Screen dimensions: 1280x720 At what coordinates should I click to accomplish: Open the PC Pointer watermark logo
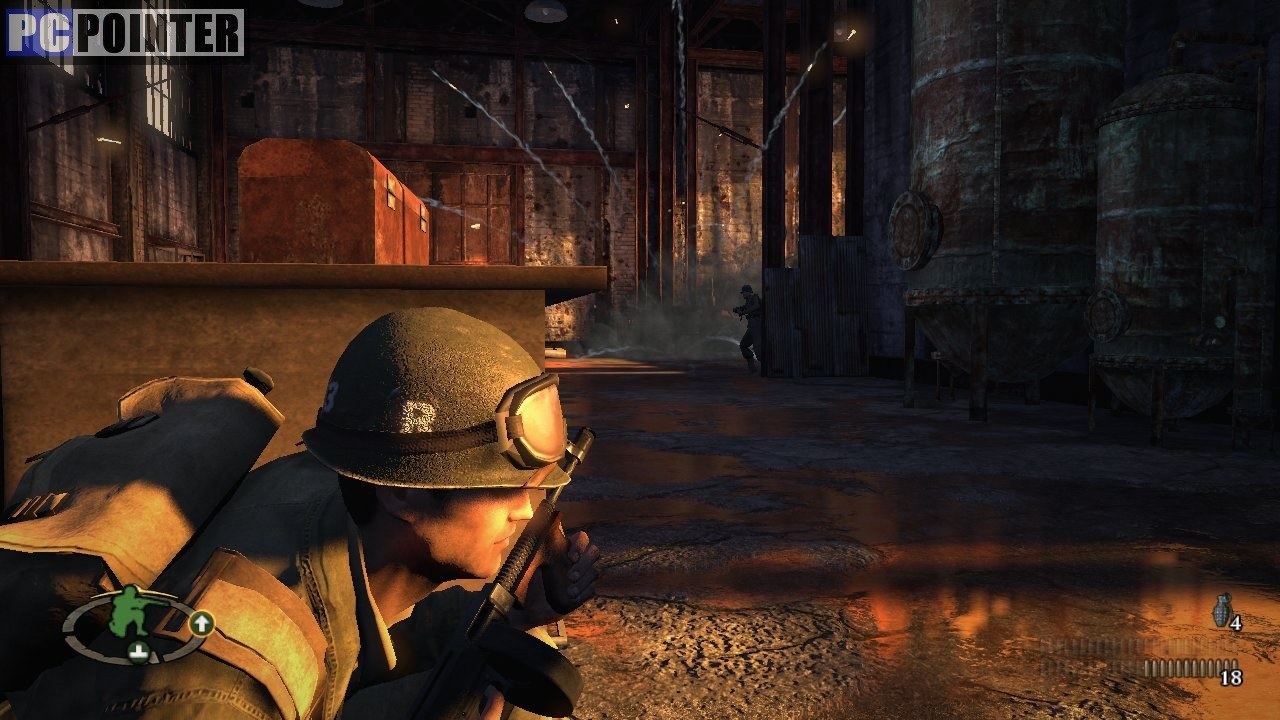[x=125, y=32]
